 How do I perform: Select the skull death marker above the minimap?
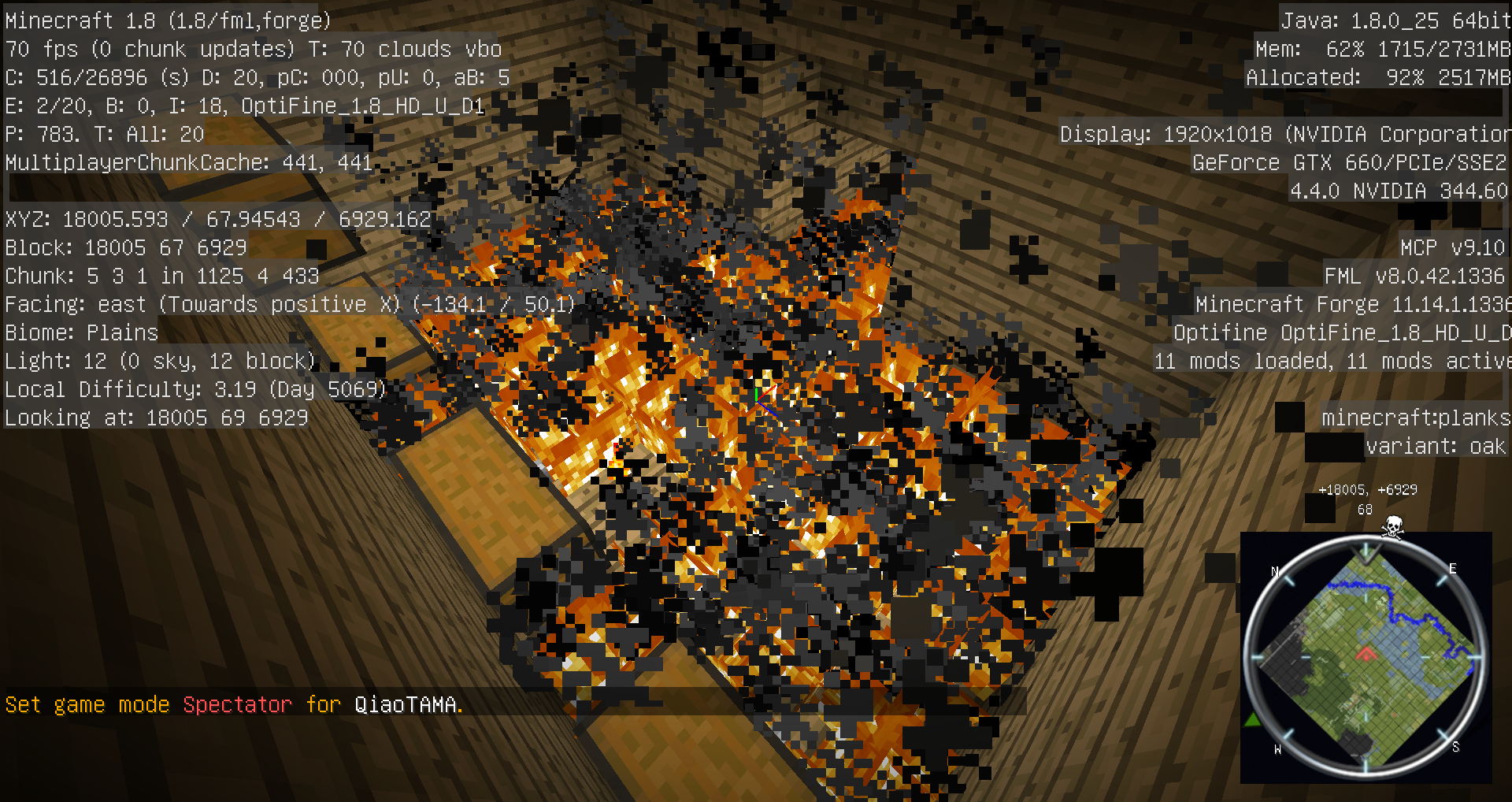tap(1392, 527)
